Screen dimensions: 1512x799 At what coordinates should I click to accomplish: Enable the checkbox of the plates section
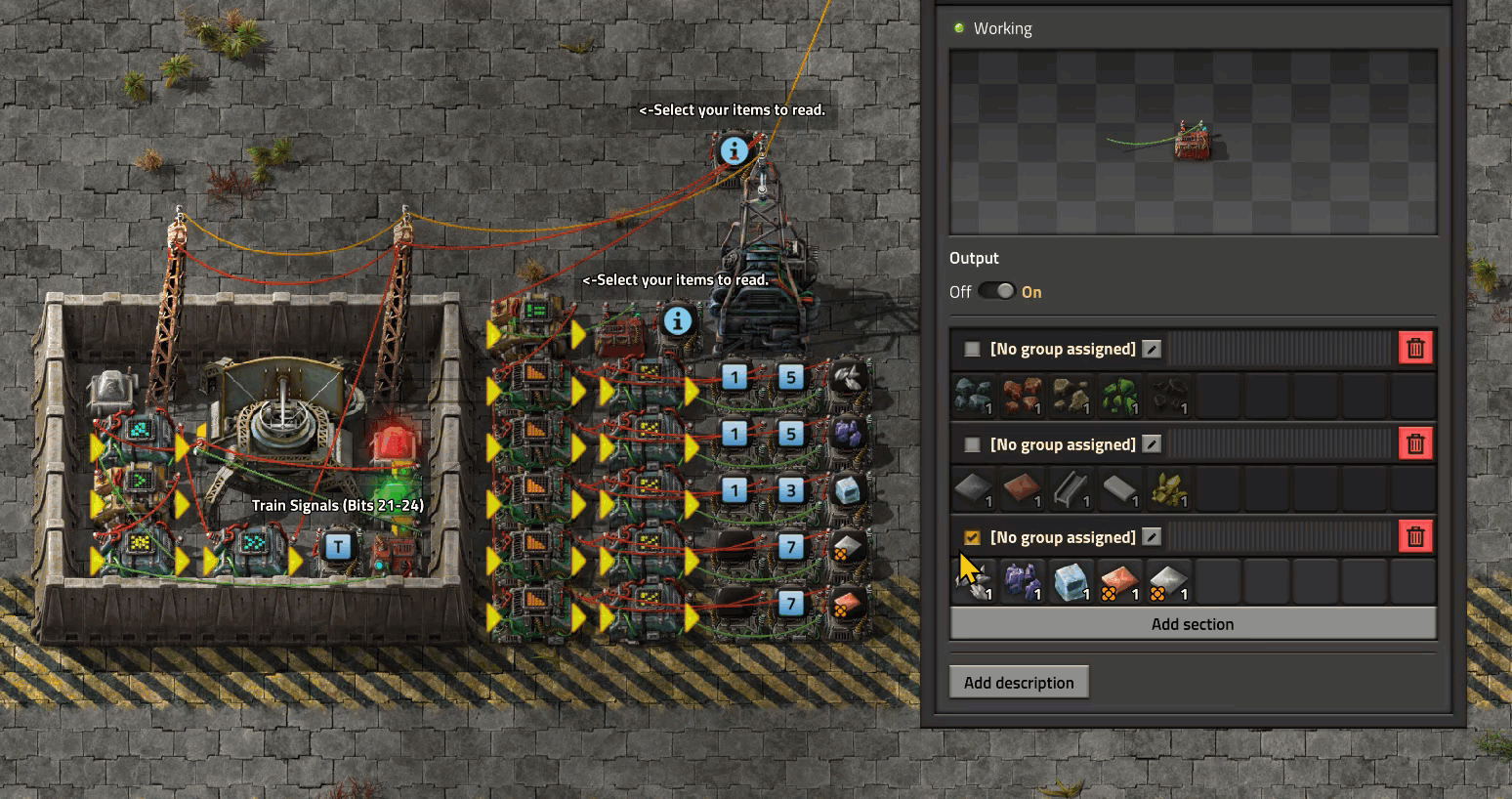click(972, 444)
